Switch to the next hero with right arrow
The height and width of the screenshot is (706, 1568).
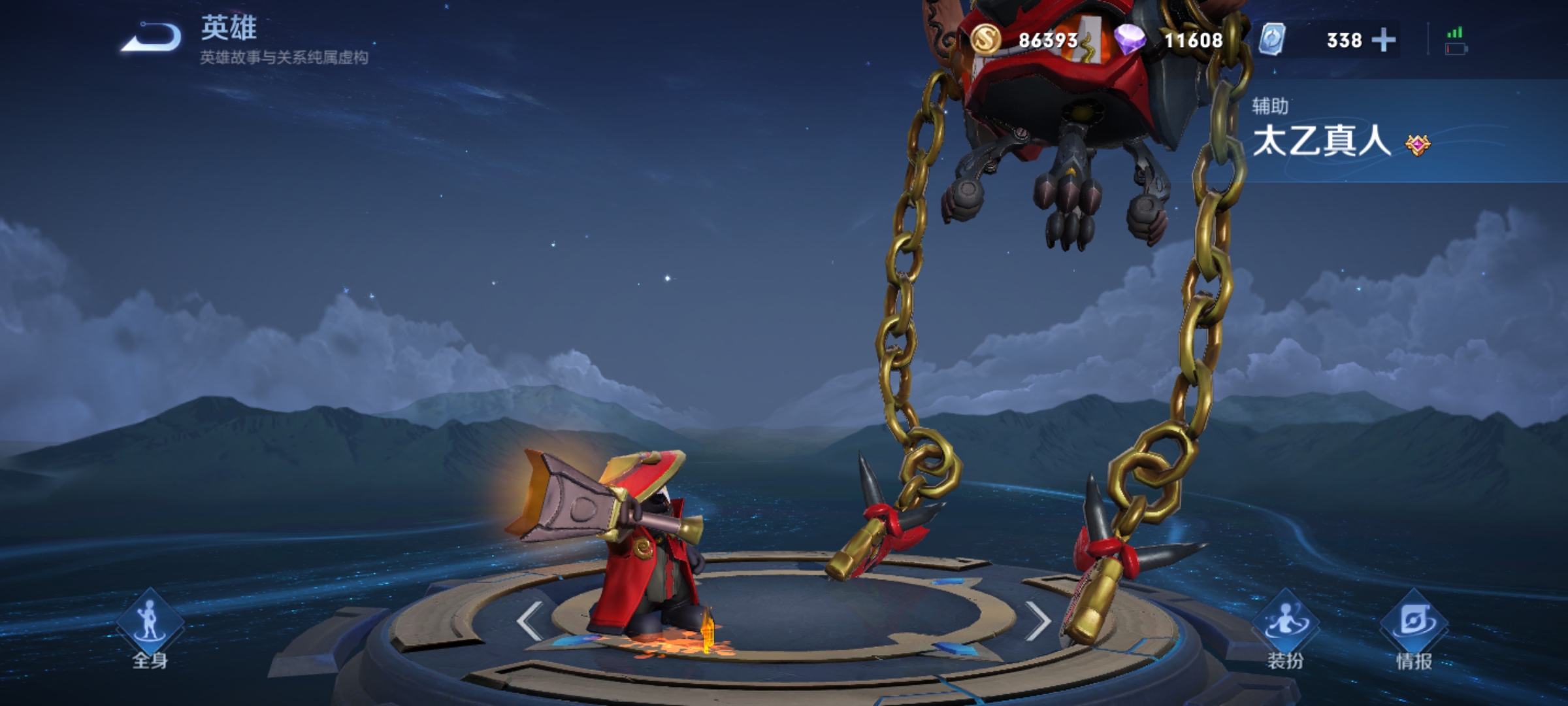coord(1037,621)
